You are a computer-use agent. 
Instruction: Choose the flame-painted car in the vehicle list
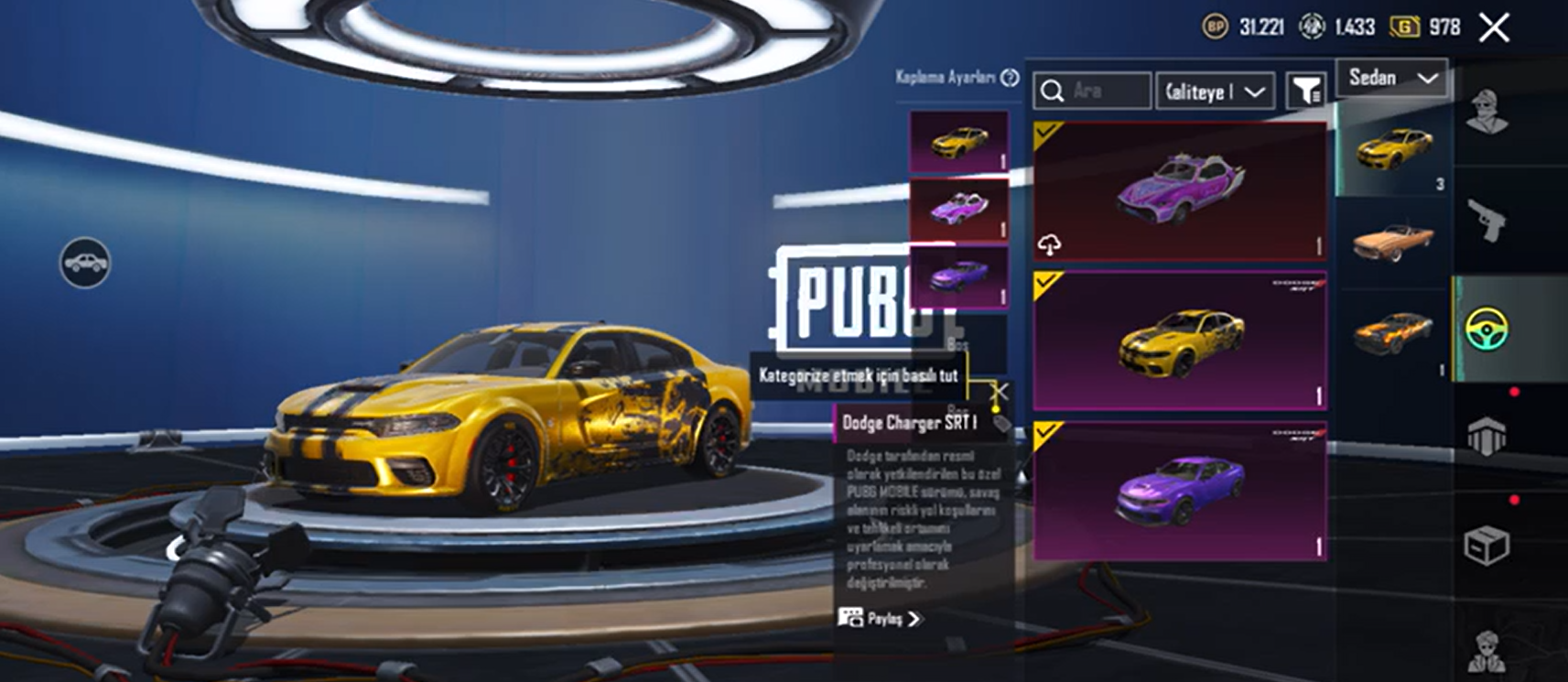click(x=1392, y=333)
